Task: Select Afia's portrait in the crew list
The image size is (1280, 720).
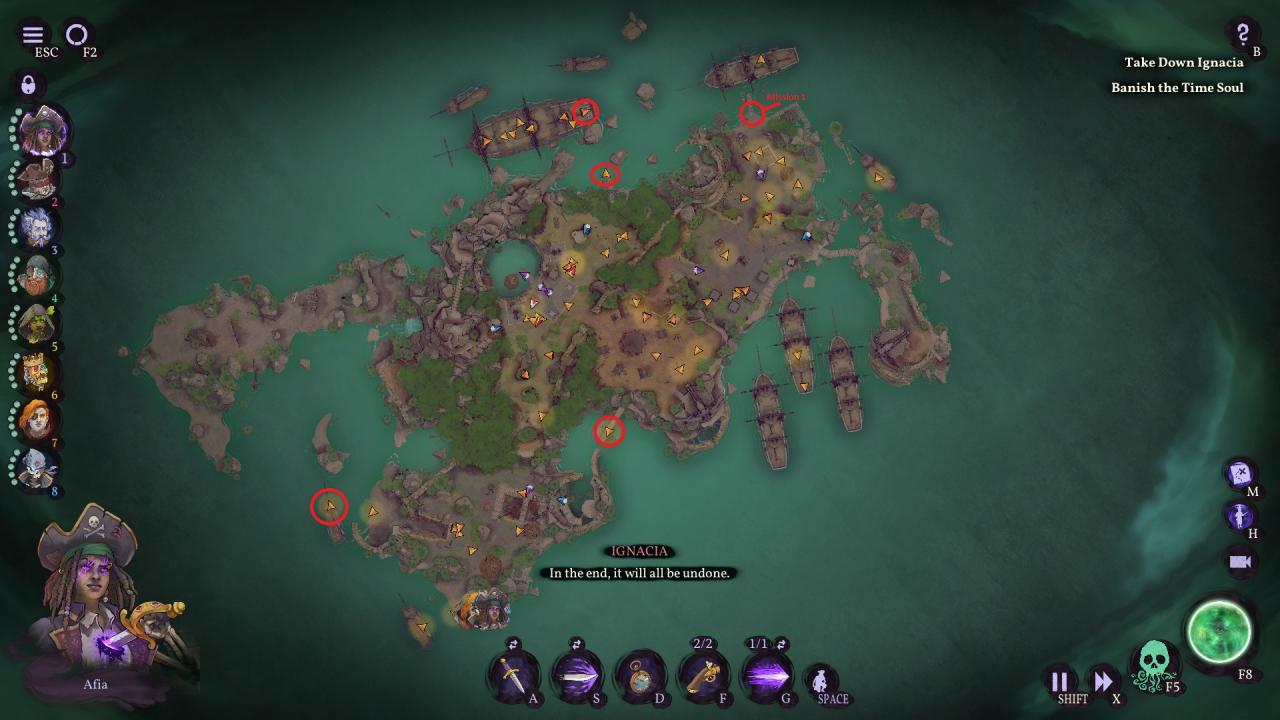Action: pyautogui.click(x=42, y=131)
